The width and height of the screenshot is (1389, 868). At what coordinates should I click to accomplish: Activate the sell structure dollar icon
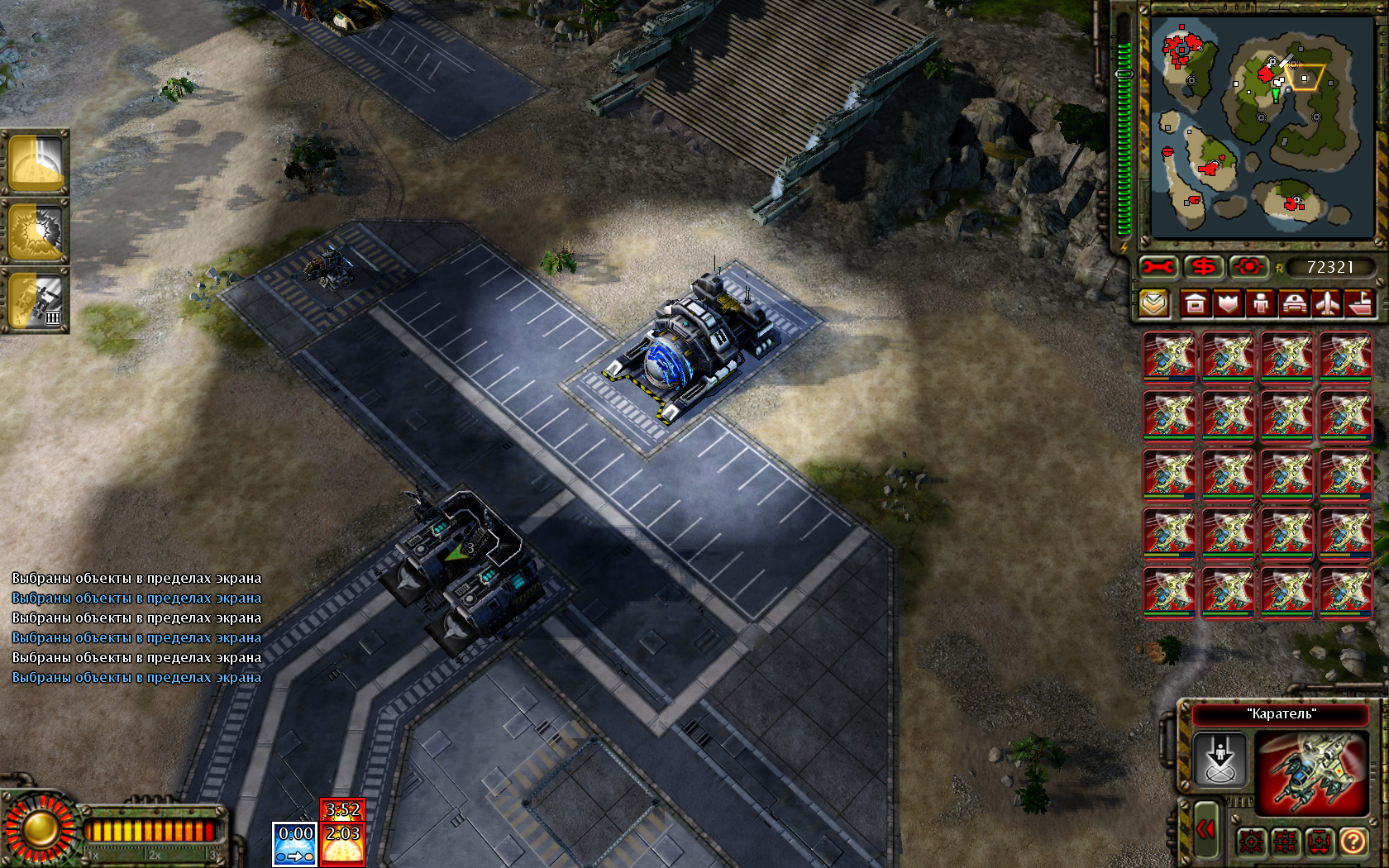pyautogui.click(x=1204, y=265)
